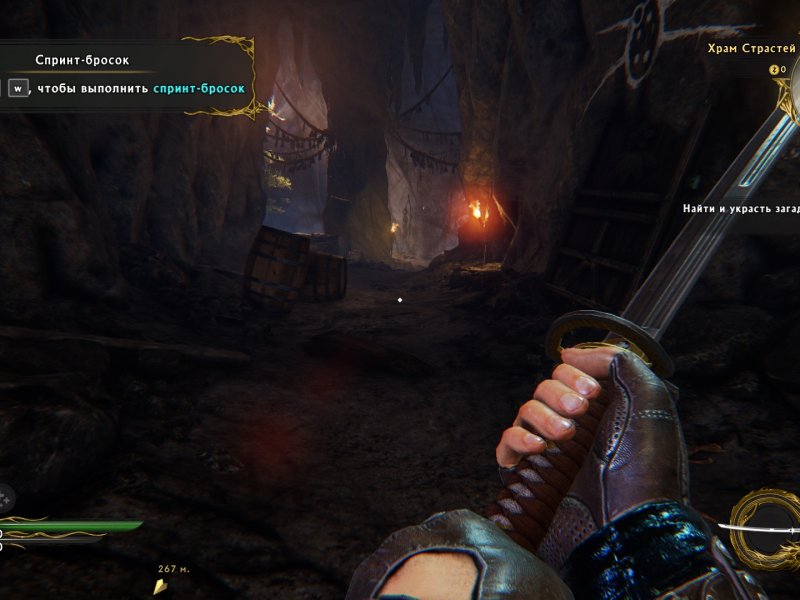Select the katana weapon icon in the golden ring
The height and width of the screenshot is (600, 800).
[x=766, y=528]
